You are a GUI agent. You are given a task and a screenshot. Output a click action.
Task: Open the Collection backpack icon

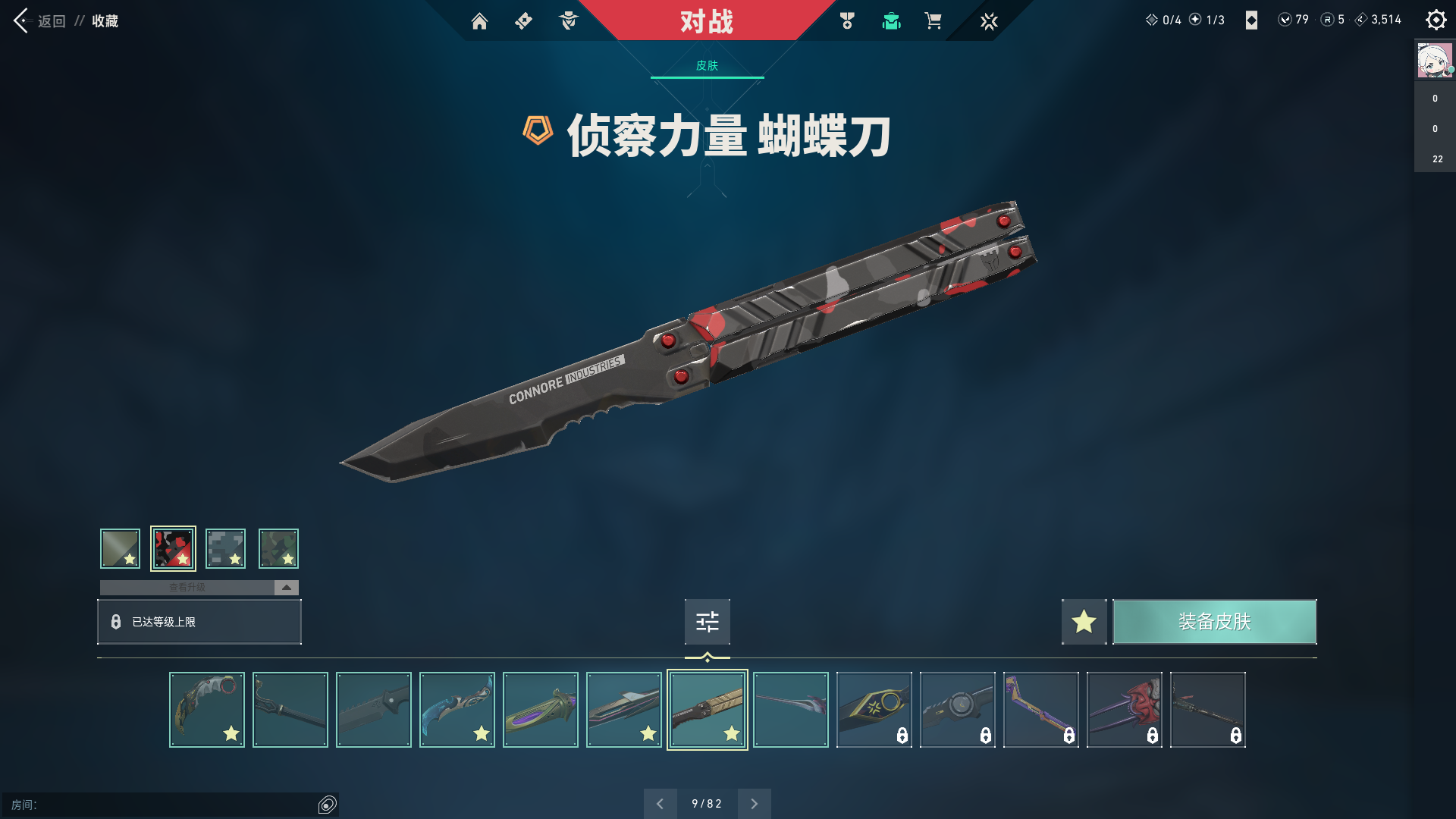pyautogui.click(x=890, y=21)
